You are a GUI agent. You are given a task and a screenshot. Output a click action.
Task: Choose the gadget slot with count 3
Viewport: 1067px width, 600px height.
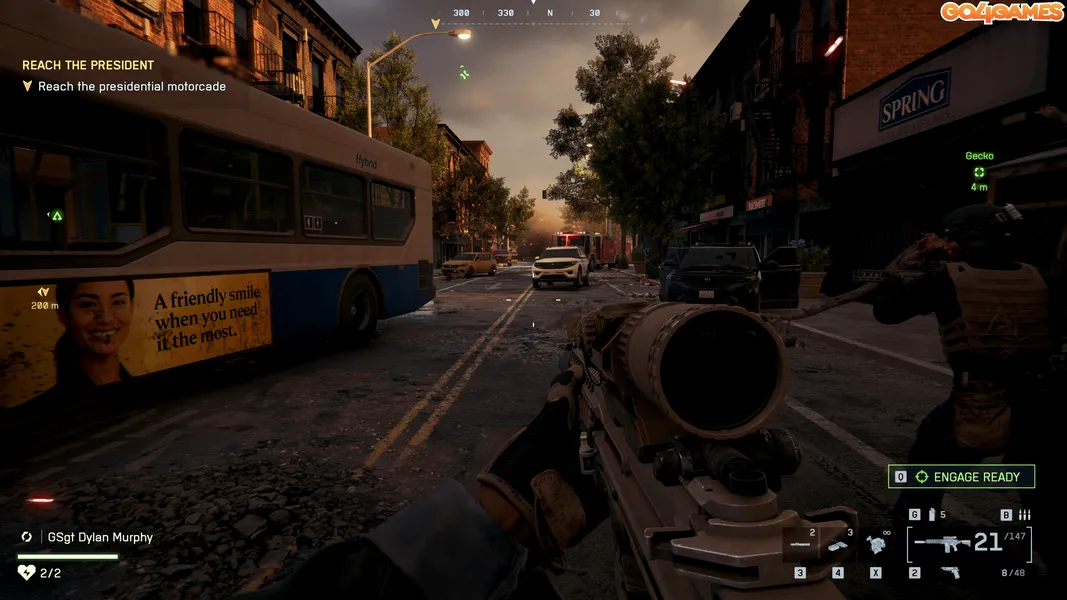pyautogui.click(x=838, y=546)
